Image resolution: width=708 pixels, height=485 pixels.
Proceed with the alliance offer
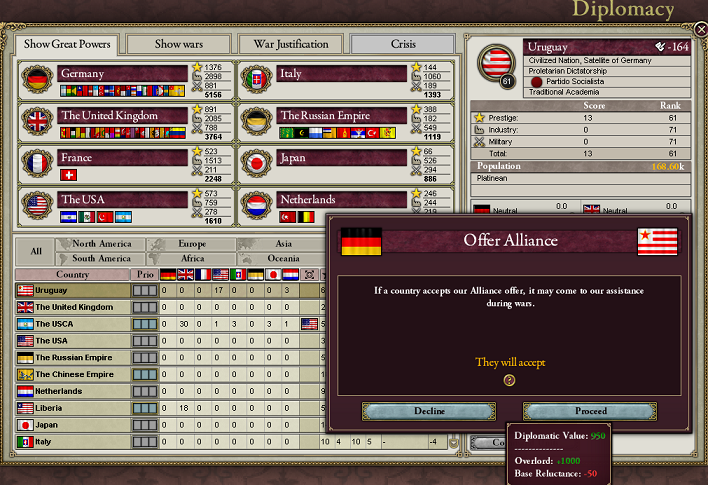point(589,411)
